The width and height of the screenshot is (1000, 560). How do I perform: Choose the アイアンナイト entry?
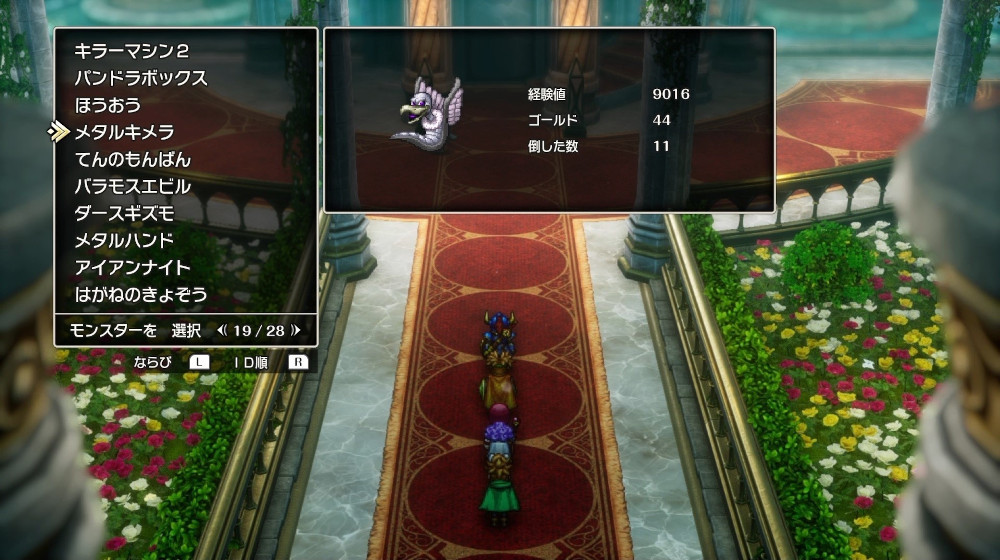click(x=132, y=267)
